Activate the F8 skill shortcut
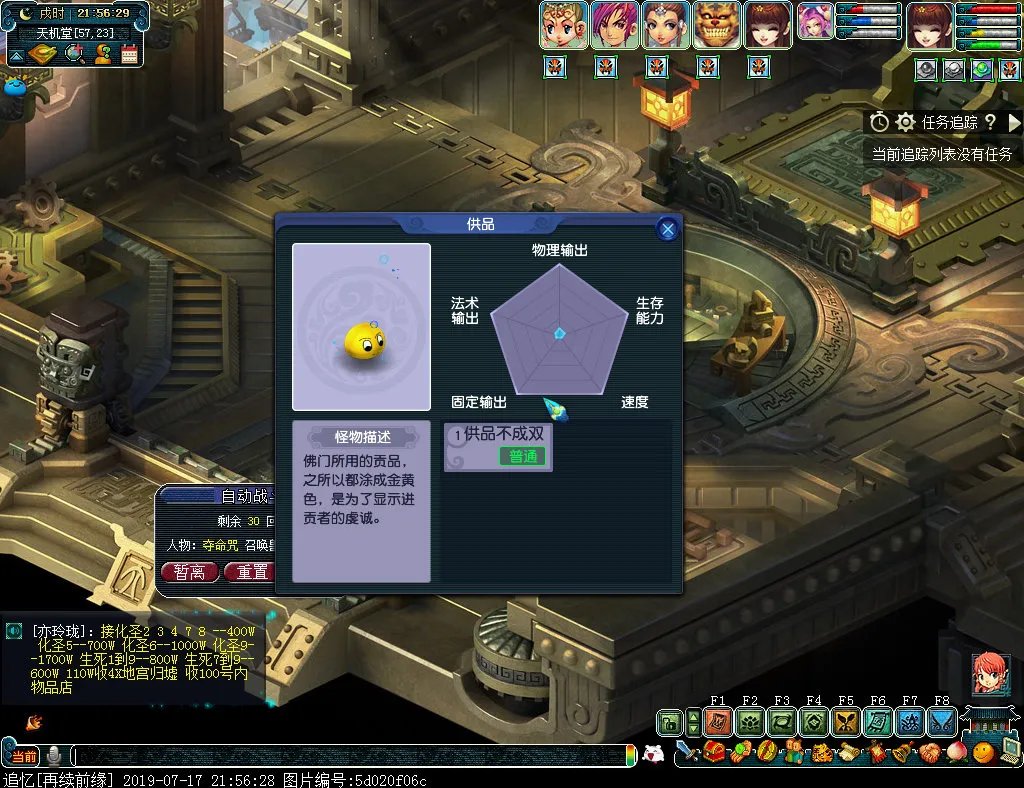Image resolution: width=1024 pixels, height=788 pixels. [942, 722]
